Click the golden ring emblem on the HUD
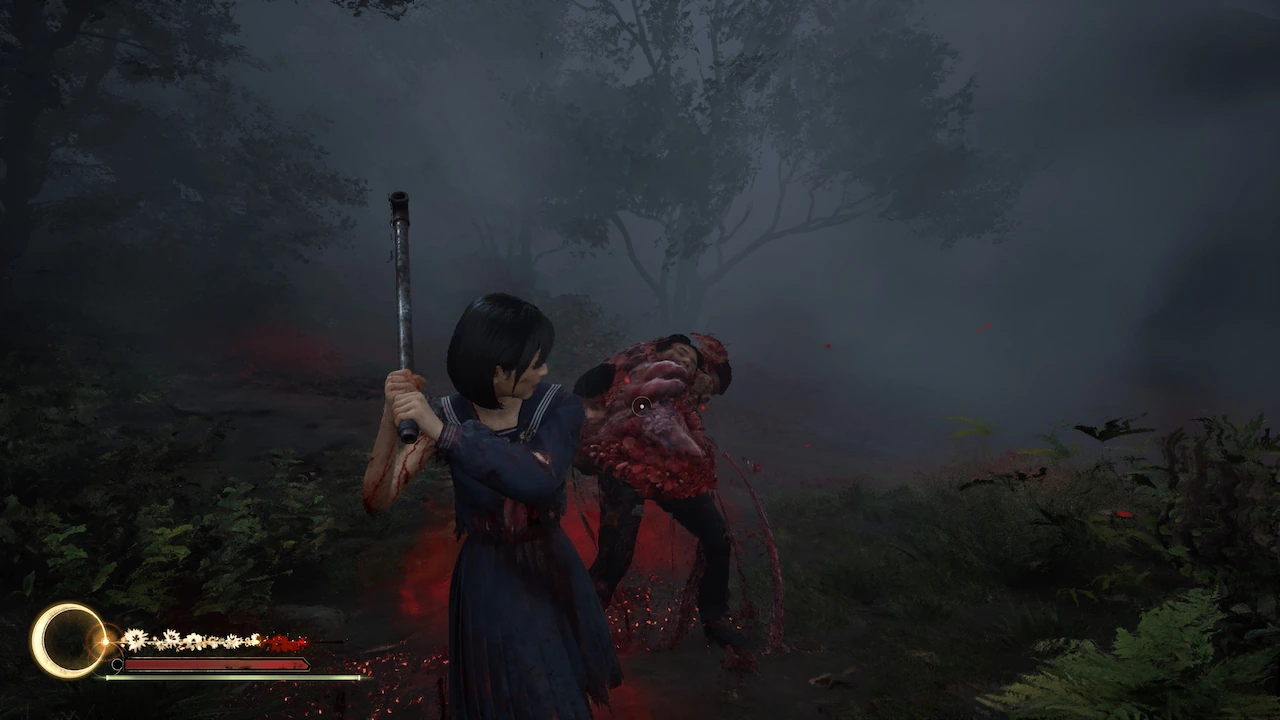The width and height of the screenshot is (1280, 720). [x=68, y=641]
